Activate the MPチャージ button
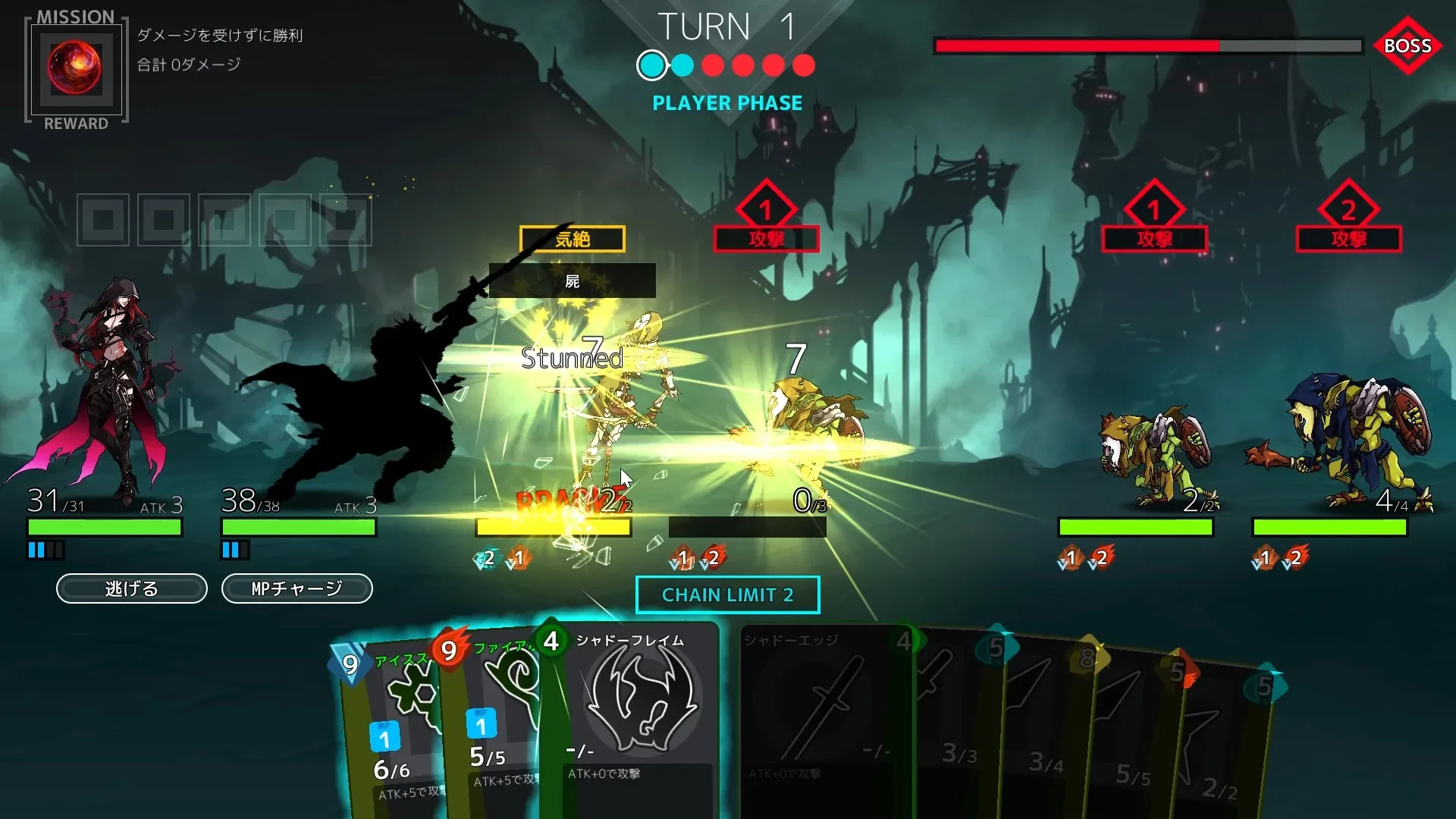 click(297, 588)
